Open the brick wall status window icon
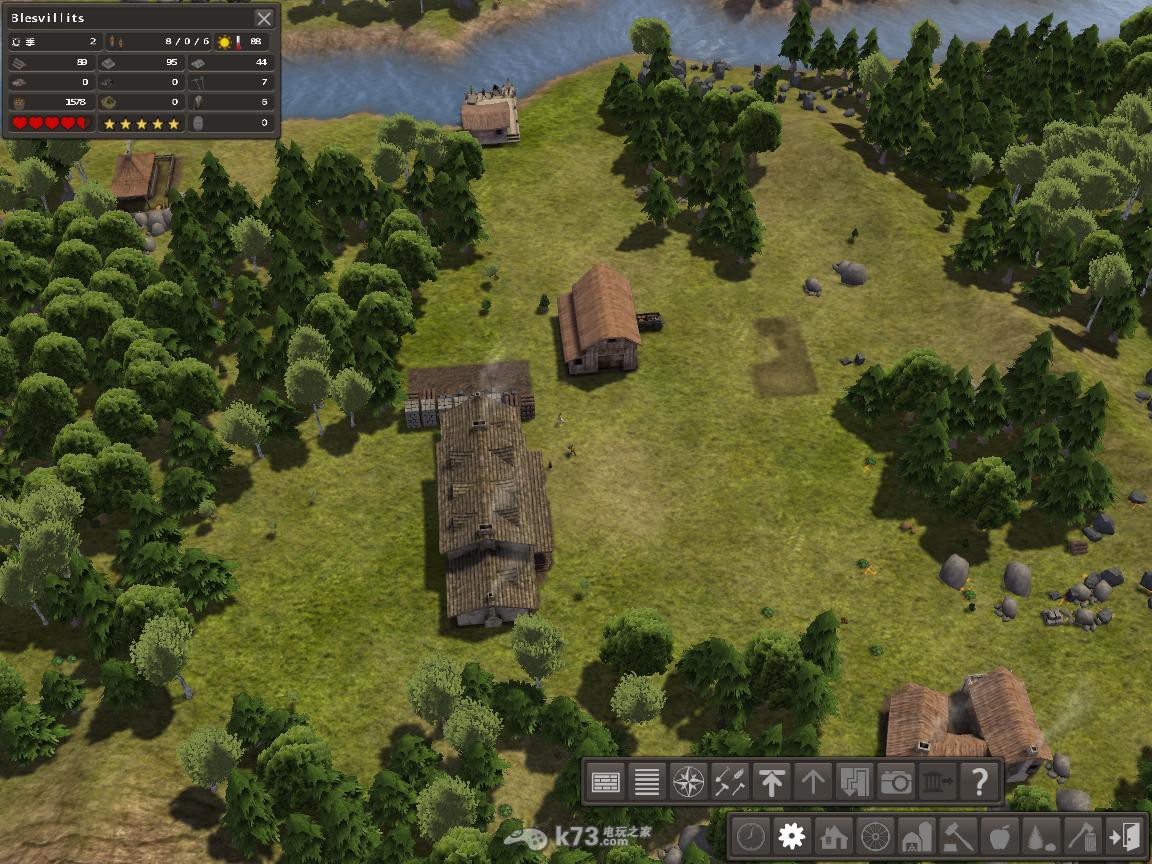Image resolution: width=1152 pixels, height=864 pixels. 606,782
